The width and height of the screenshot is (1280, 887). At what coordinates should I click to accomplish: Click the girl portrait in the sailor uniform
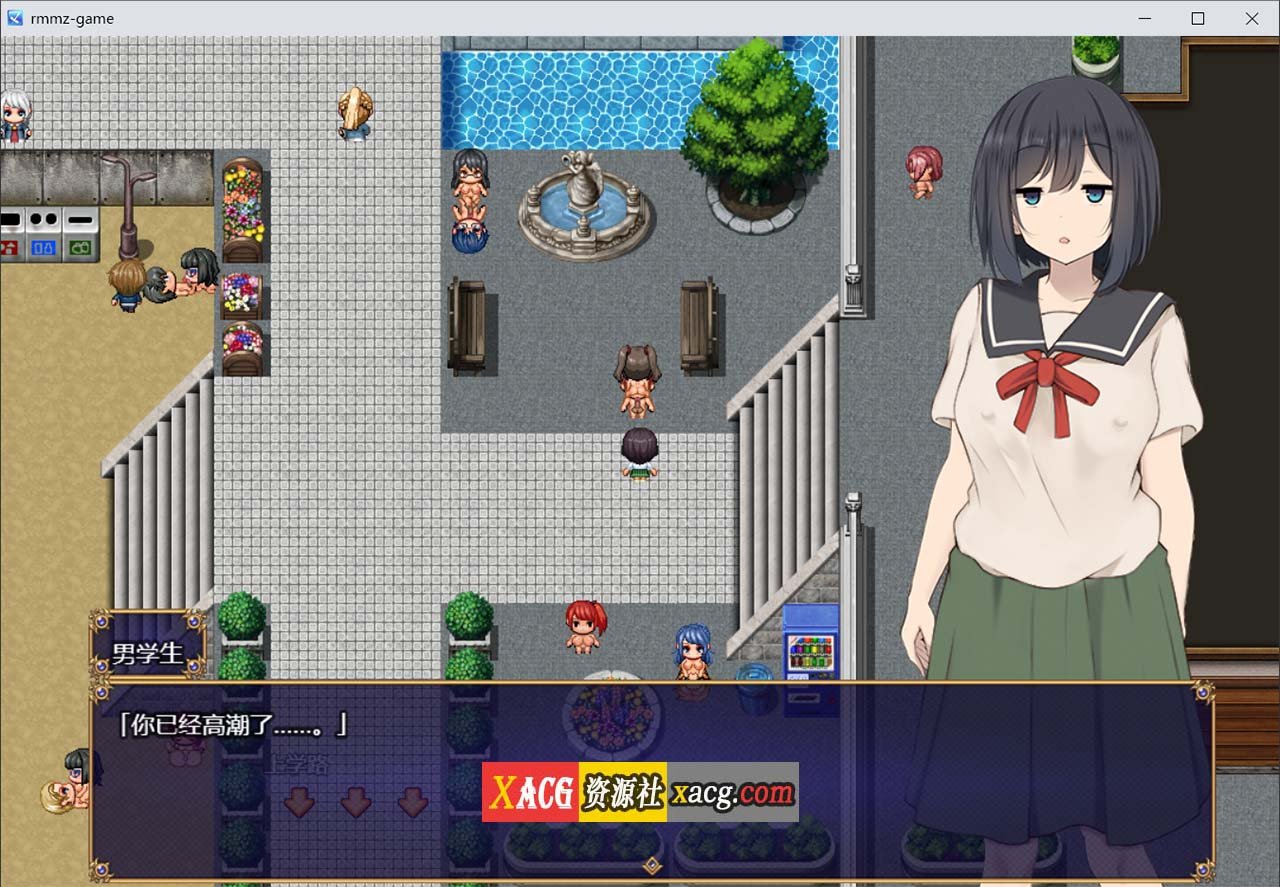(x=1060, y=400)
